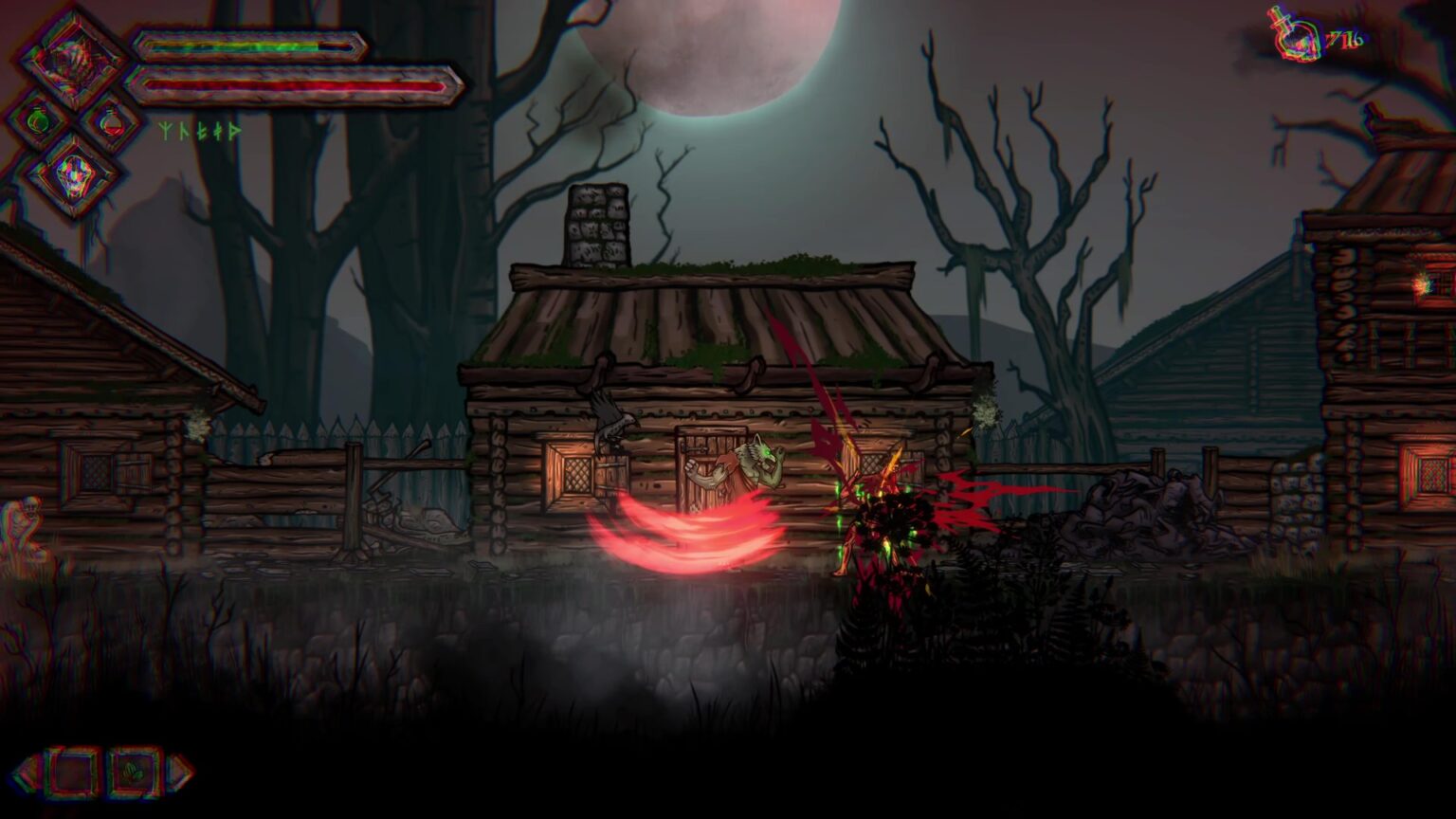This screenshot has width=1456, height=819.
Task: Select the empty quick-item slot
Action: point(73,773)
